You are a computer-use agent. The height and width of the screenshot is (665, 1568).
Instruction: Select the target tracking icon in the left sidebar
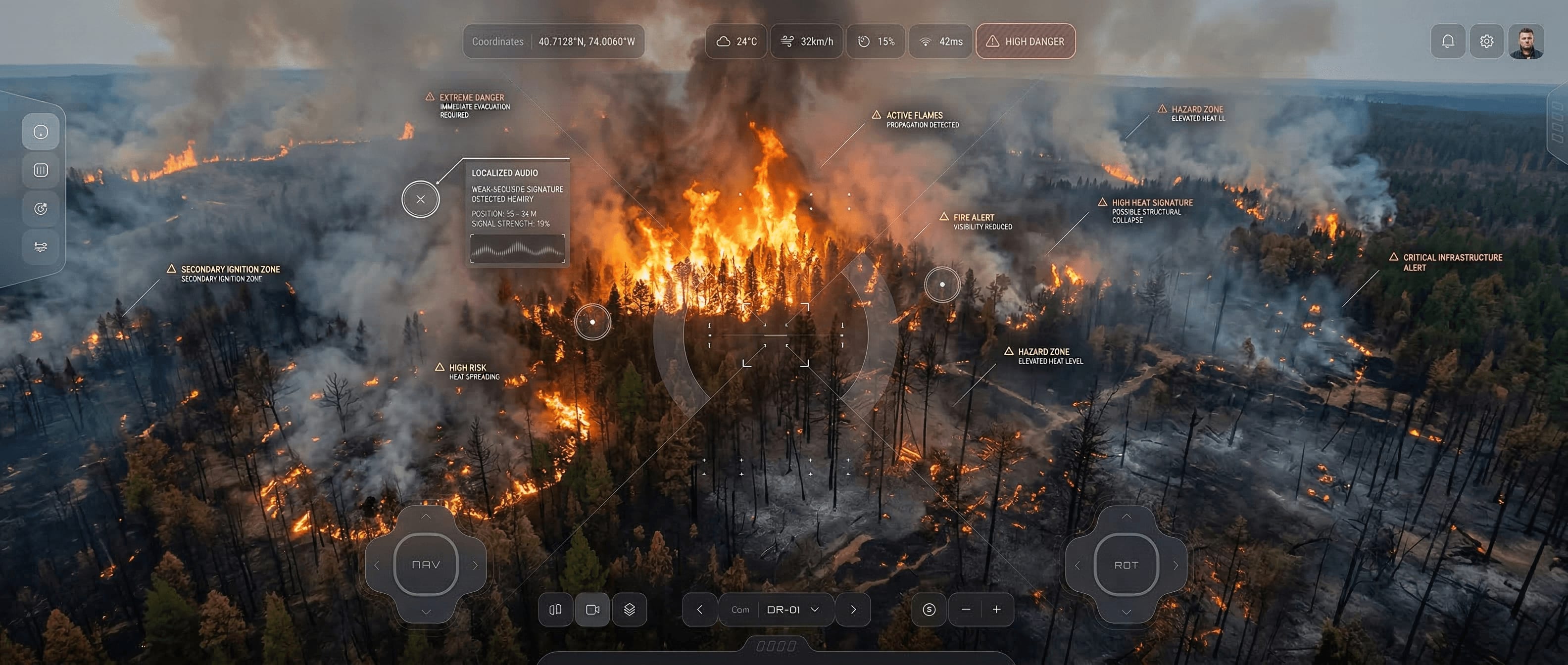pos(40,208)
